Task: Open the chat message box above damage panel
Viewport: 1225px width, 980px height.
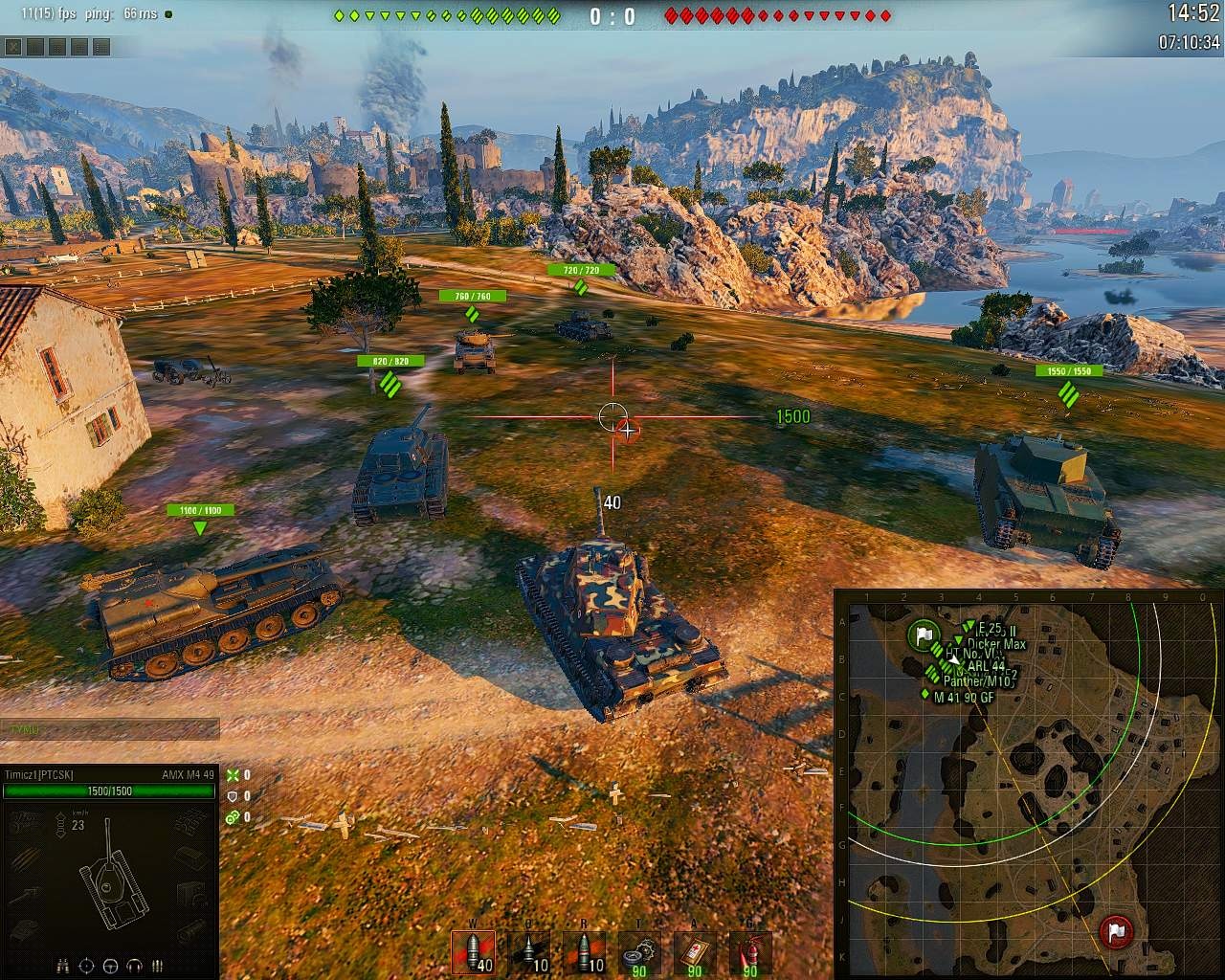Action: (110, 729)
